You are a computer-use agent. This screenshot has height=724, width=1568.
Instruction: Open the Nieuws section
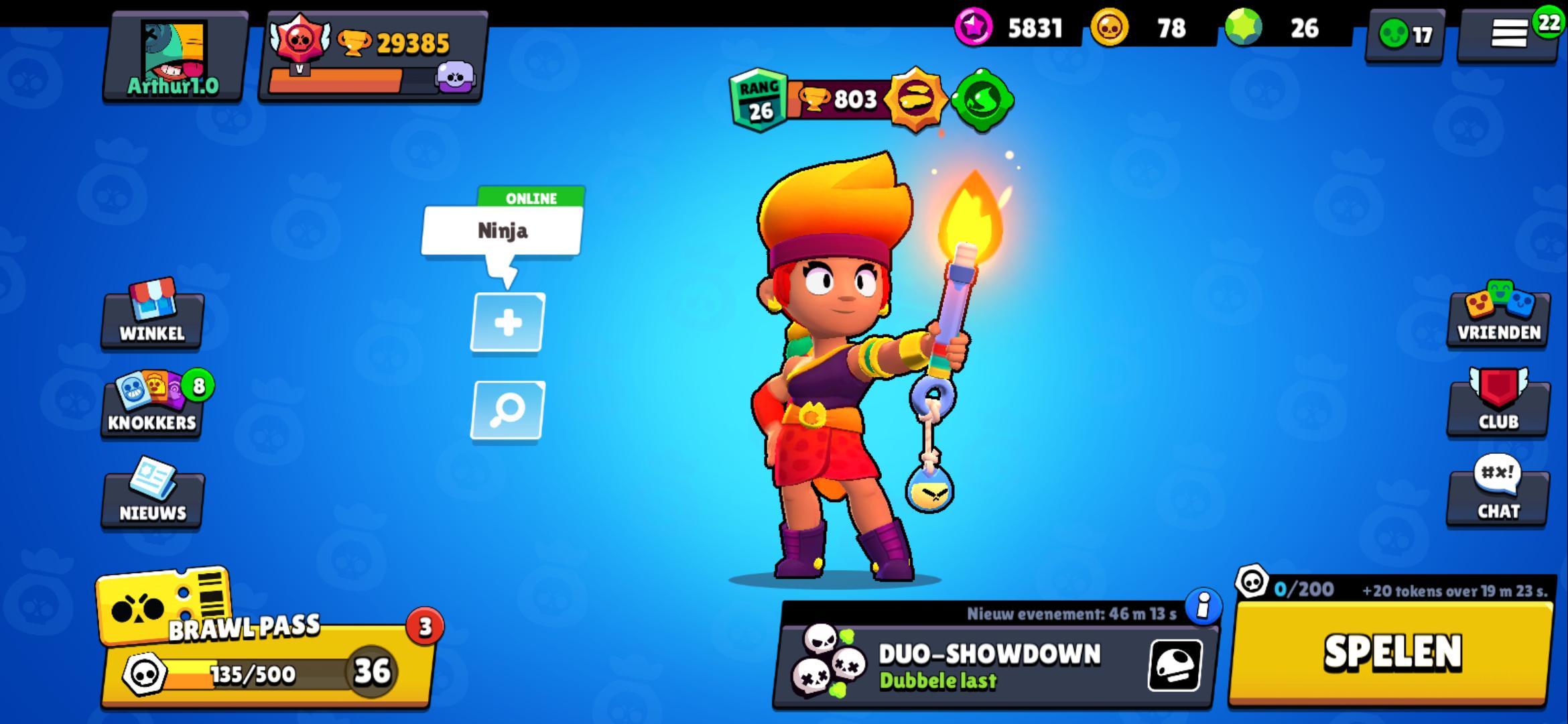click(150, 499)
